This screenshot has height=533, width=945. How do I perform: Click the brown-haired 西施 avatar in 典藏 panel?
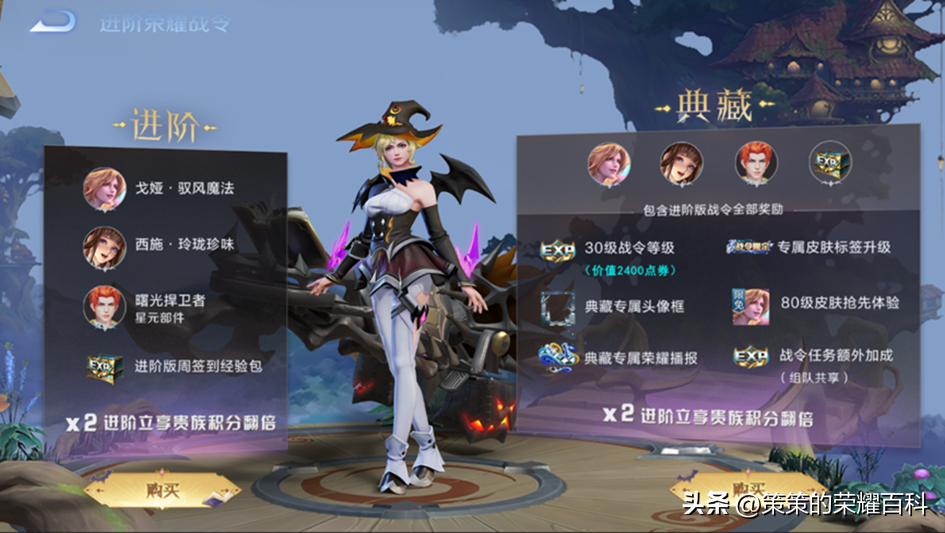(x=681, y=164)
